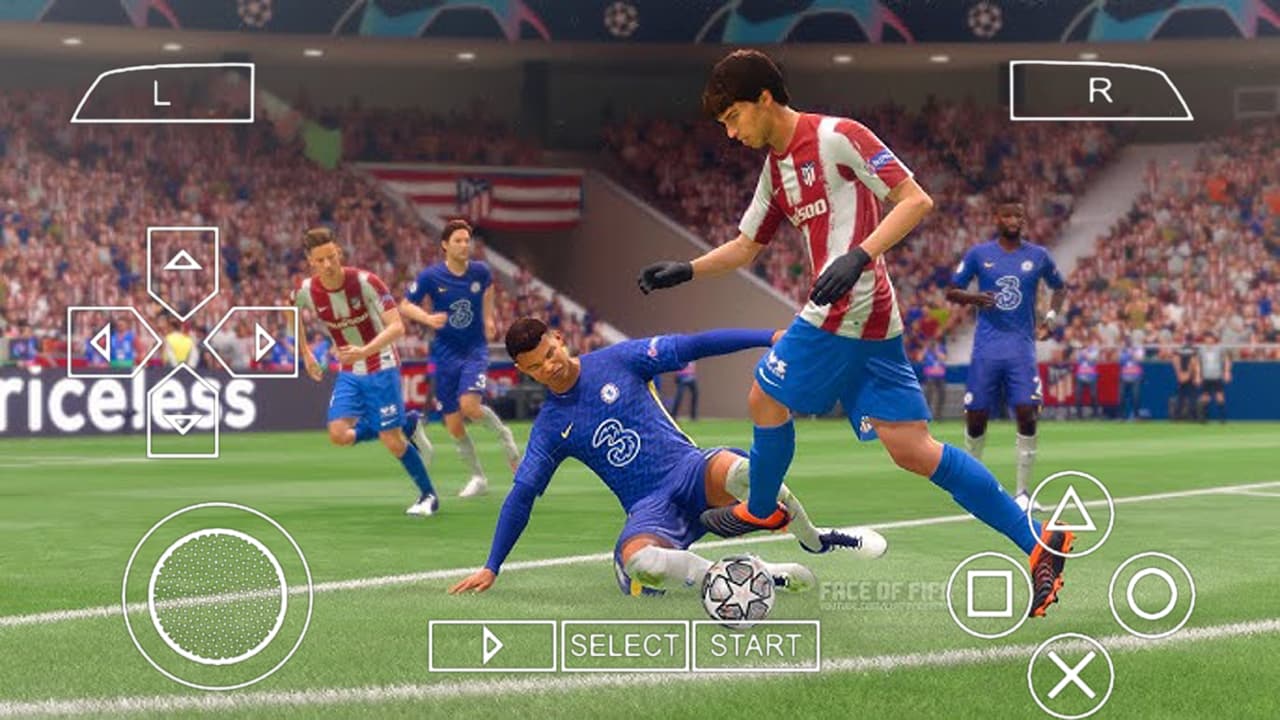Viewport: 1280px width, 720px height.
Task: Sprint by pressing the R trigger
Action: click(1103, 92)
